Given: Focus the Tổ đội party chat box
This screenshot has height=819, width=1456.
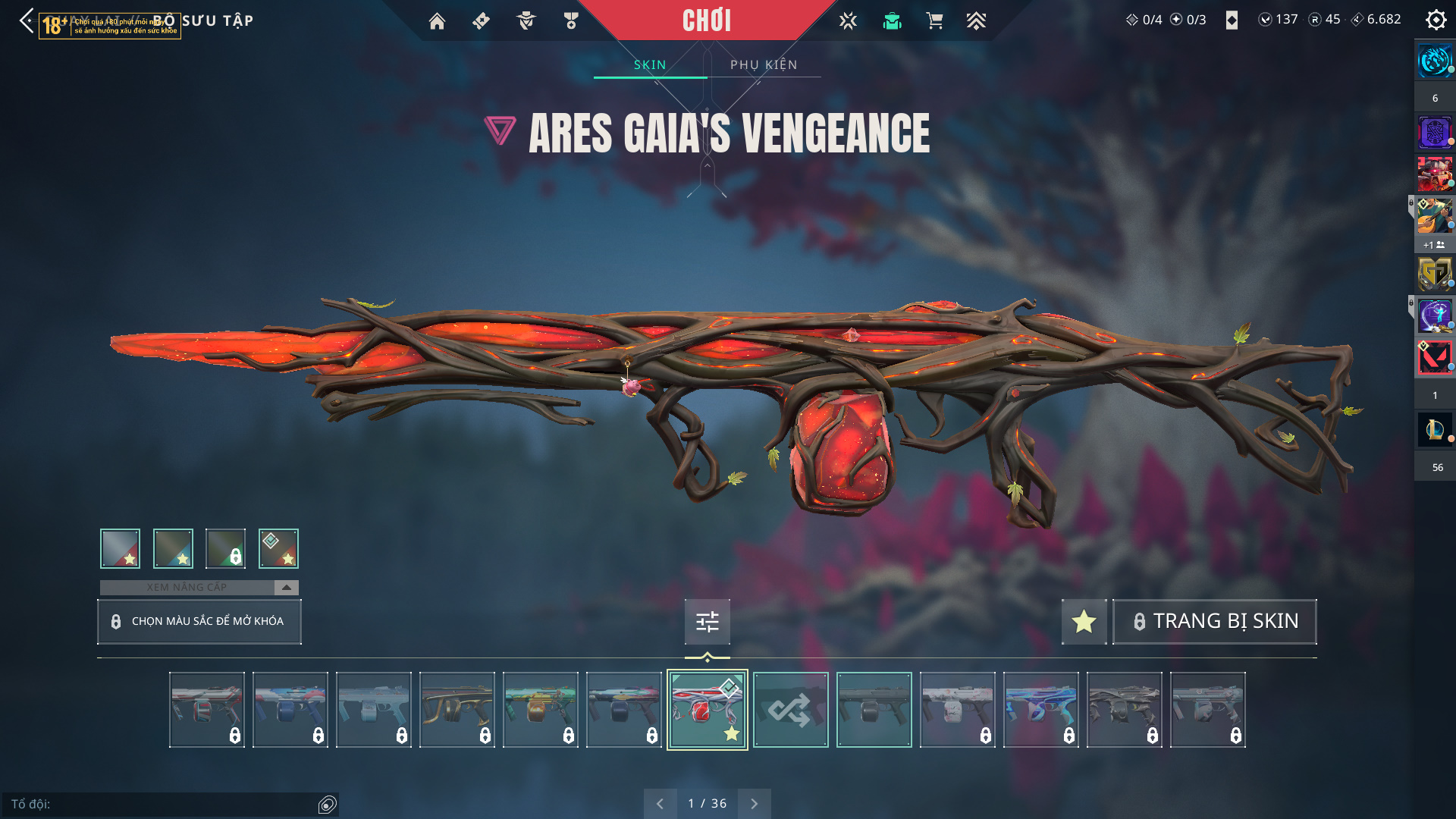Looking at the screenshot, I should (x=163, y=804).
